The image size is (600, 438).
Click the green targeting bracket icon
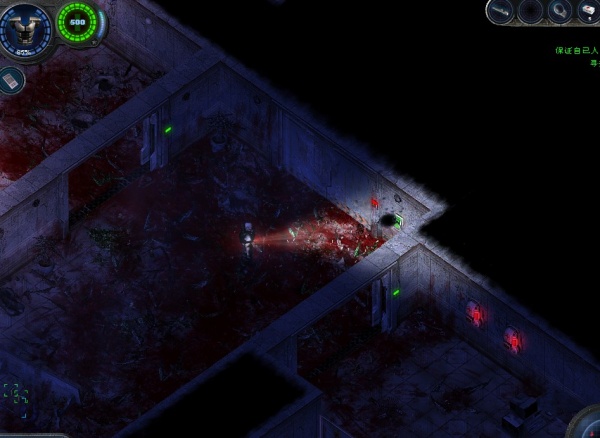pos(14,394)
